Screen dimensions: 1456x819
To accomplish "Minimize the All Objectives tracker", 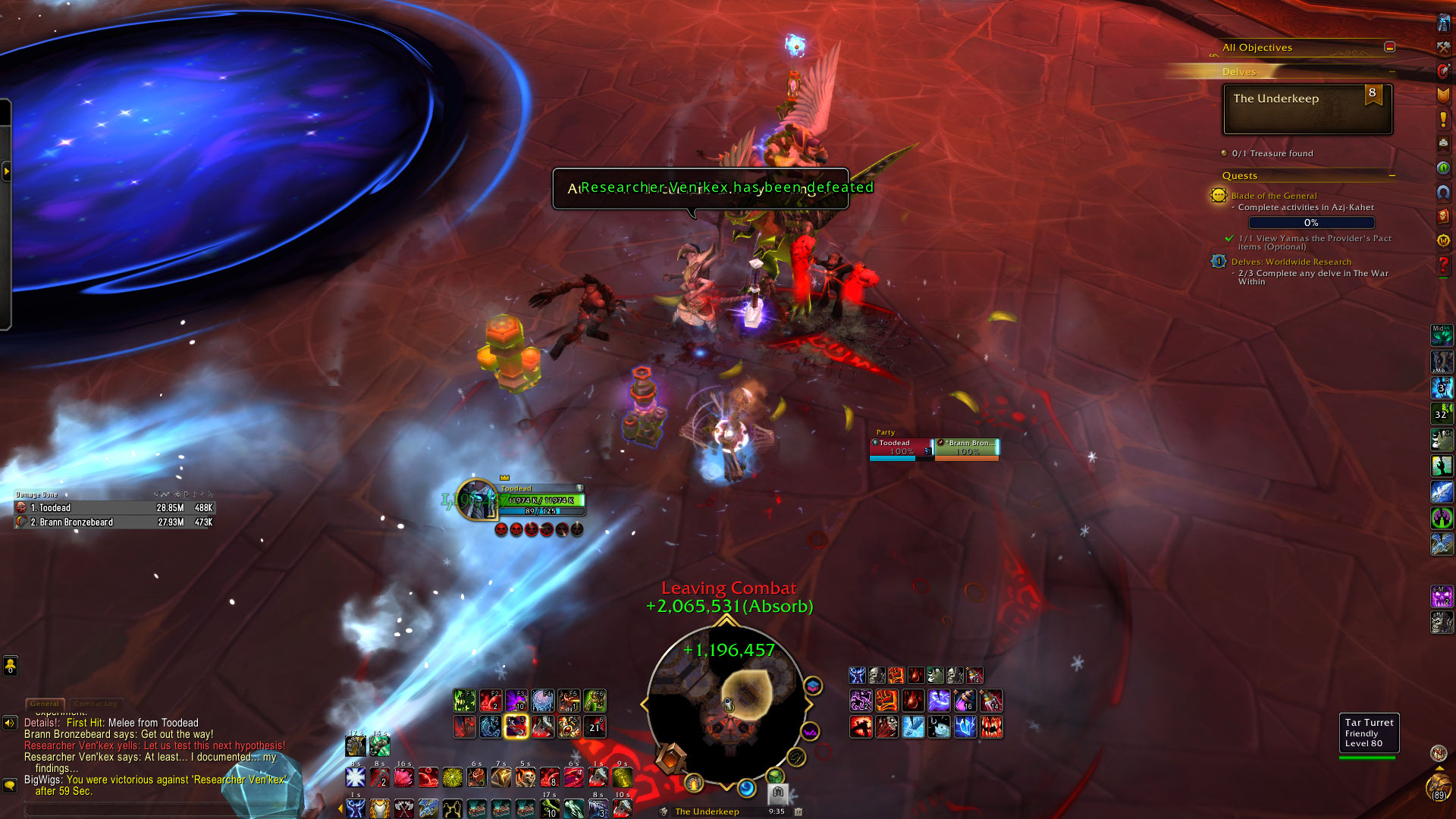I will pyautogui.click(x=1389, y=47).
